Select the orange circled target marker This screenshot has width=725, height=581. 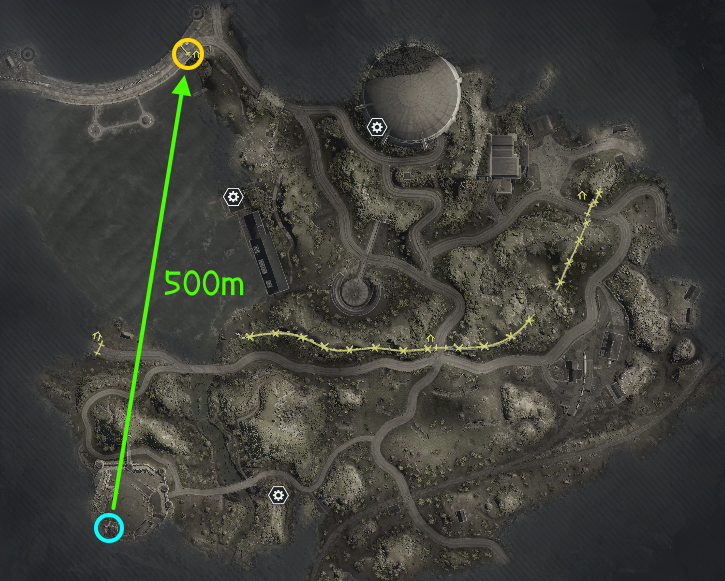(188, 53)
